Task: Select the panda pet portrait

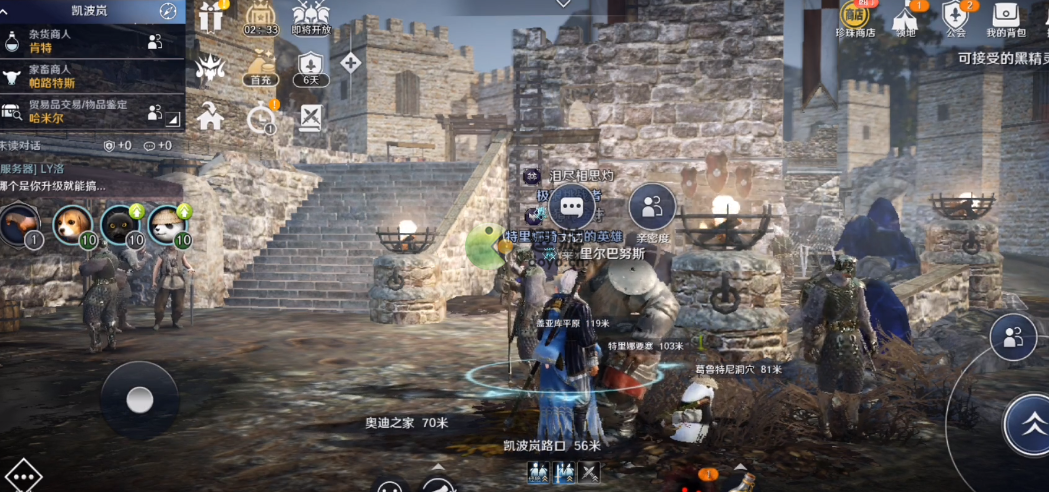Action: [x=170, y=225]
